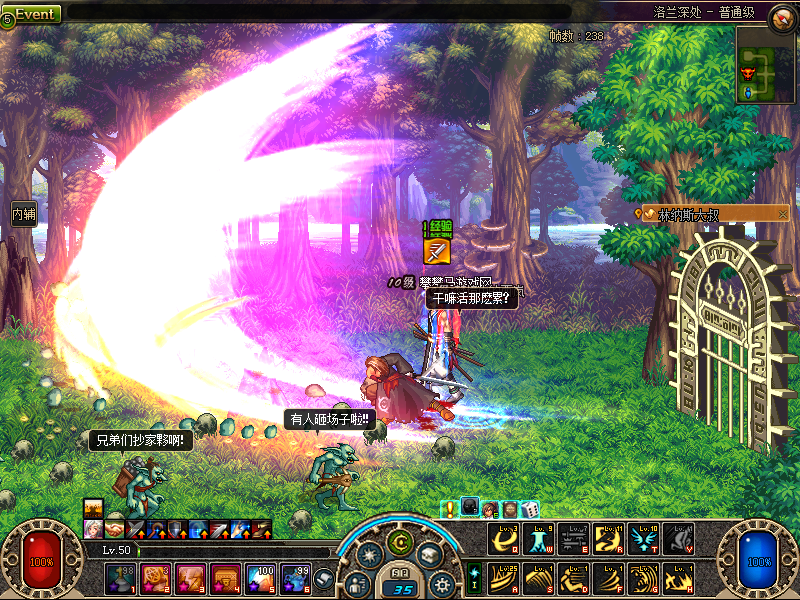Click the white dice icon
This screenshot has height=600, width=800.
530,510
